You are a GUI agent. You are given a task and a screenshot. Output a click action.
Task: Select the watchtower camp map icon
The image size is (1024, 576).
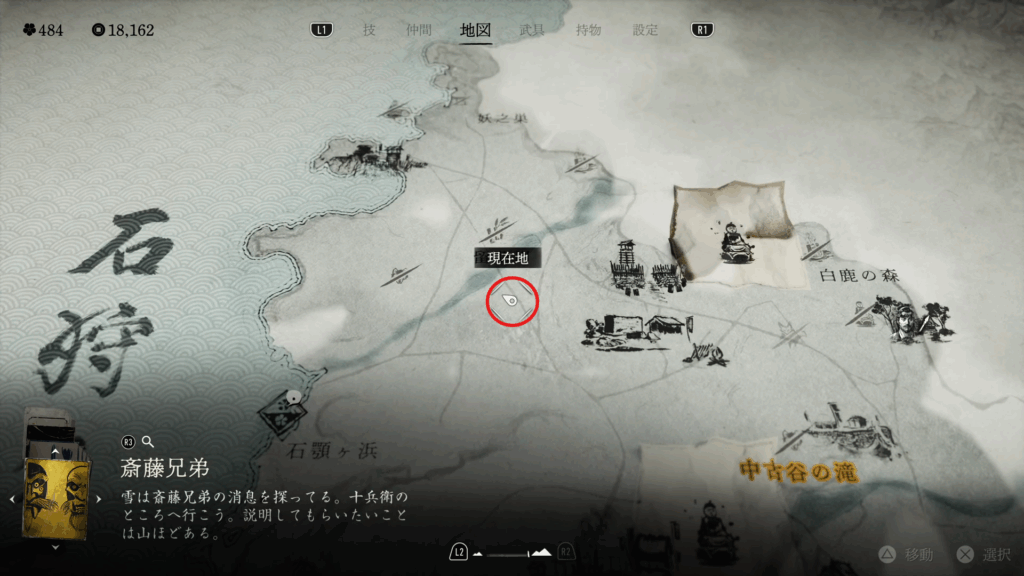point(629,266)
